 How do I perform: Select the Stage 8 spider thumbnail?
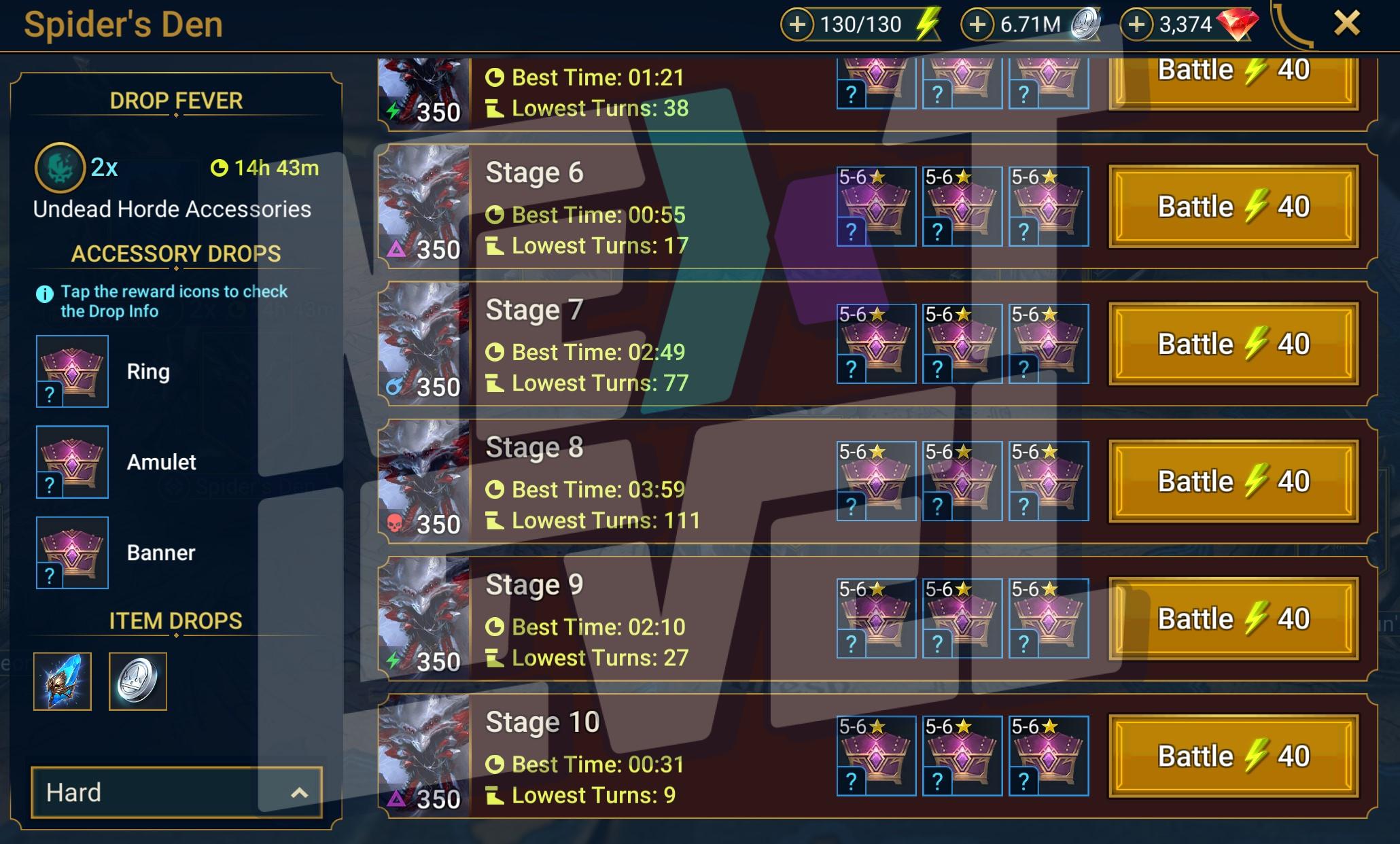point(424,481)
